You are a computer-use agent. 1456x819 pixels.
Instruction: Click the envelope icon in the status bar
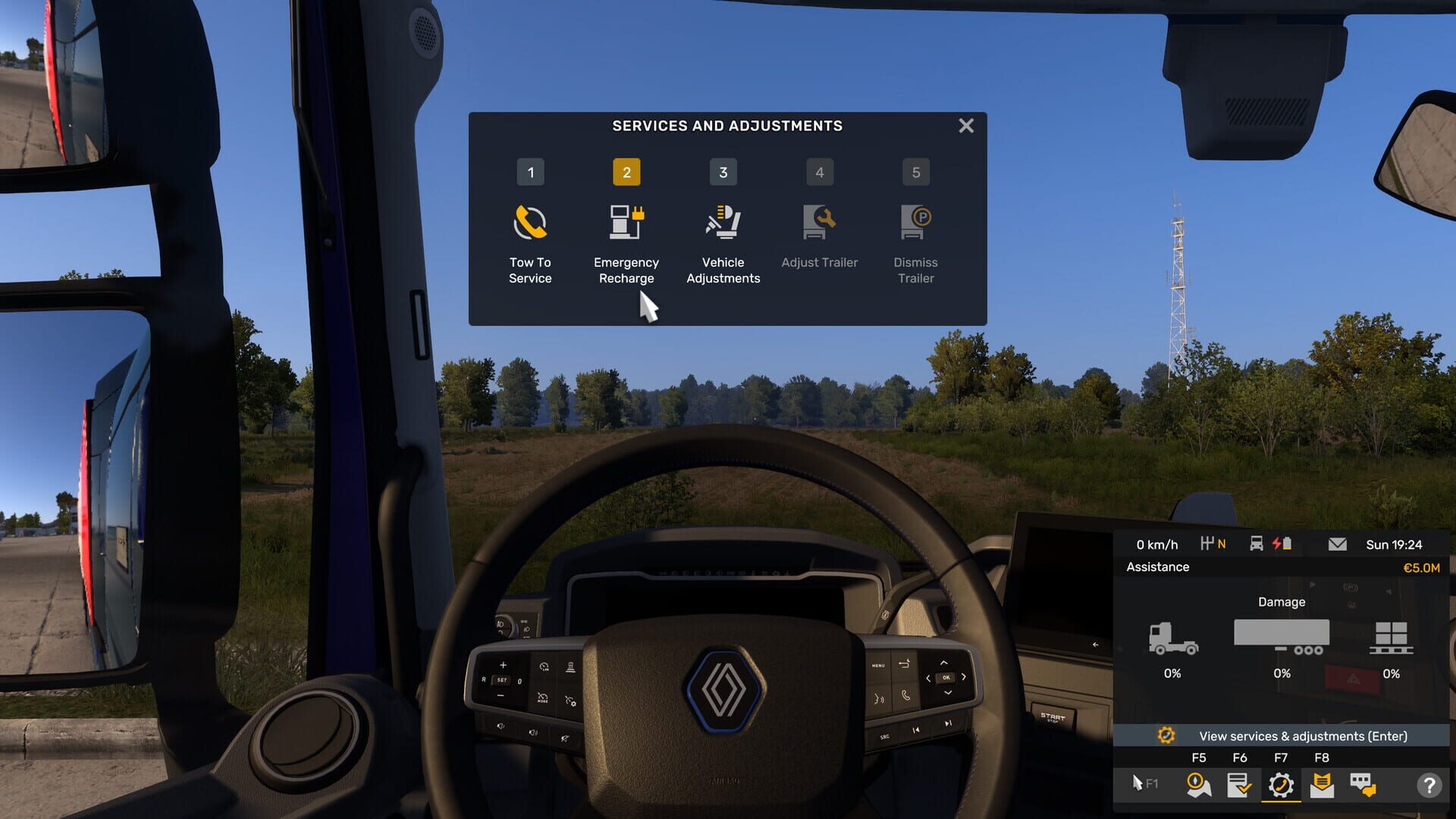[x=1337, y=544]
